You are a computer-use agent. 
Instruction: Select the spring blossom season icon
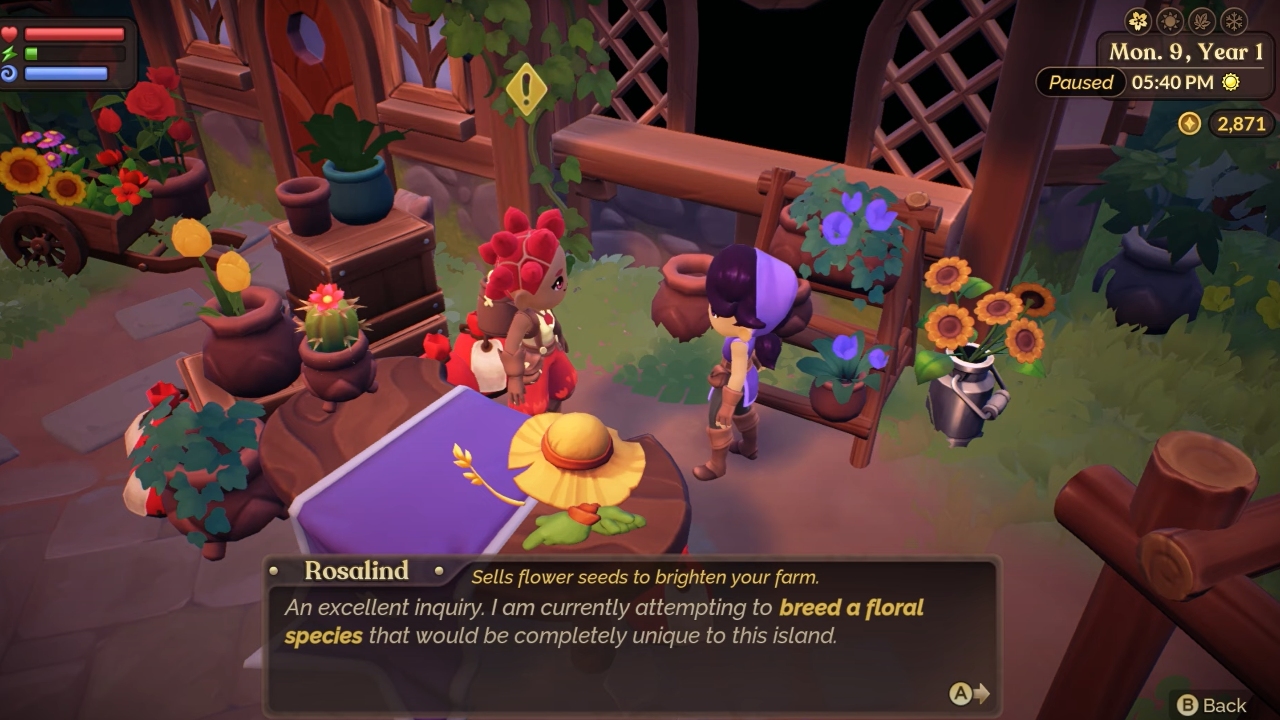[x=1136, y=19]
